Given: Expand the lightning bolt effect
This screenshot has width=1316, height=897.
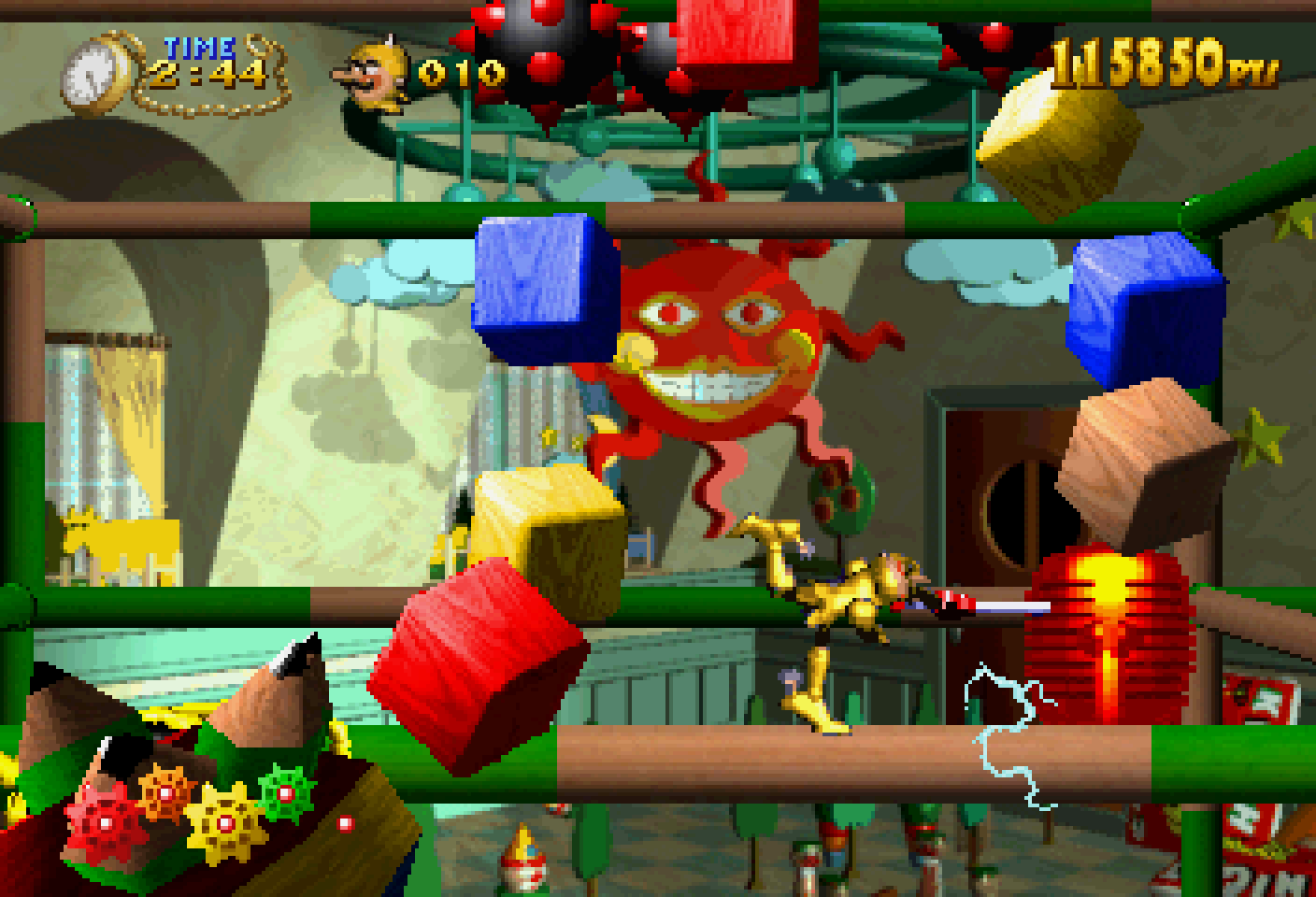Looking at the screenshot, I should [x=1000, y=738].
